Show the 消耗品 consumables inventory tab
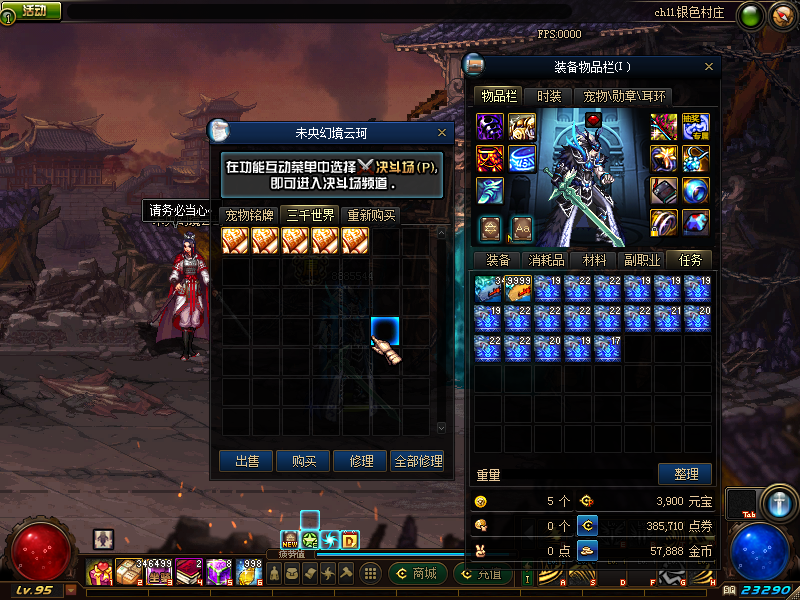 pyautogui.click(x=545, y=260)
